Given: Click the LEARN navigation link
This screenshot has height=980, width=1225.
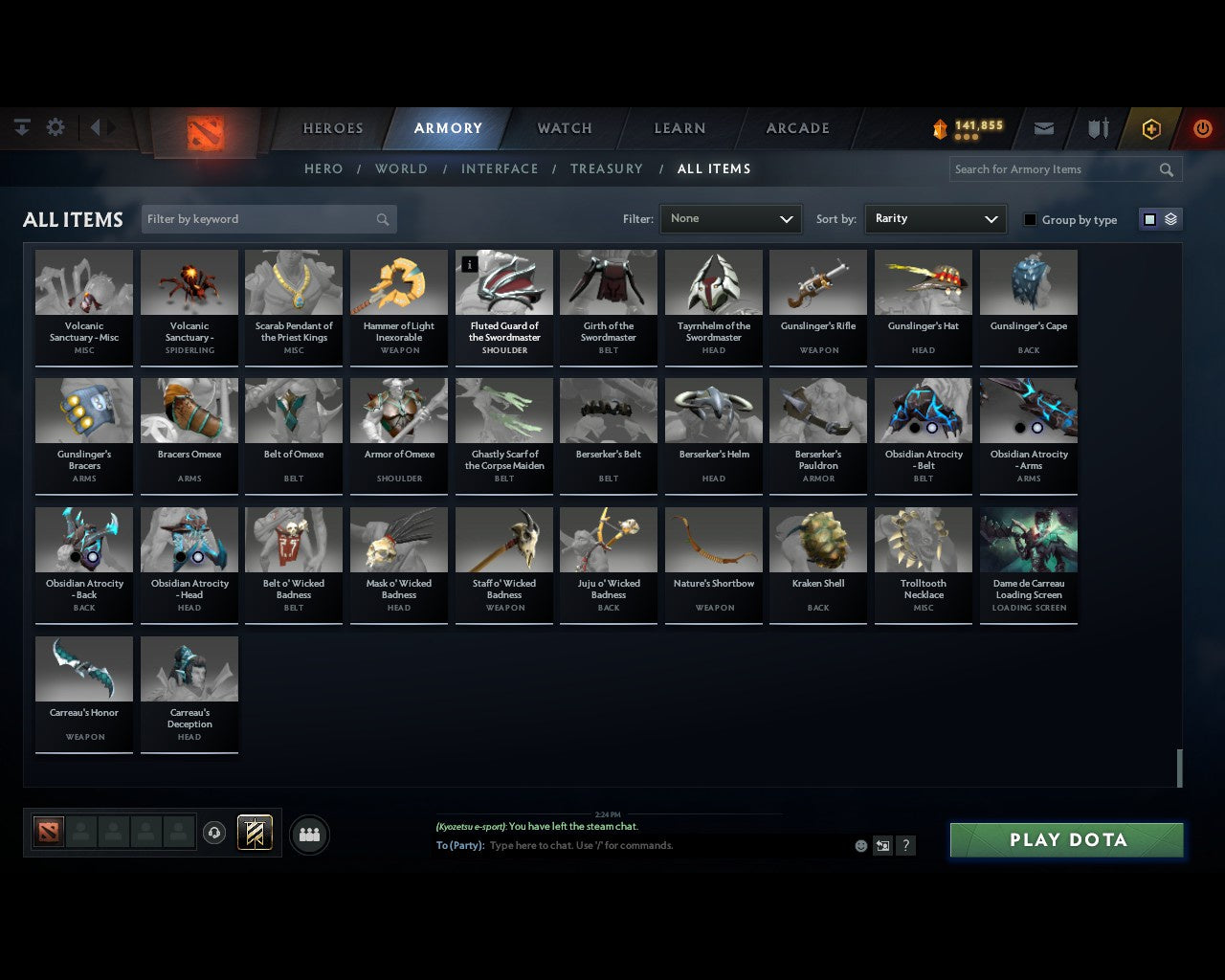Looking at the screenshot, I should [679, 127].
